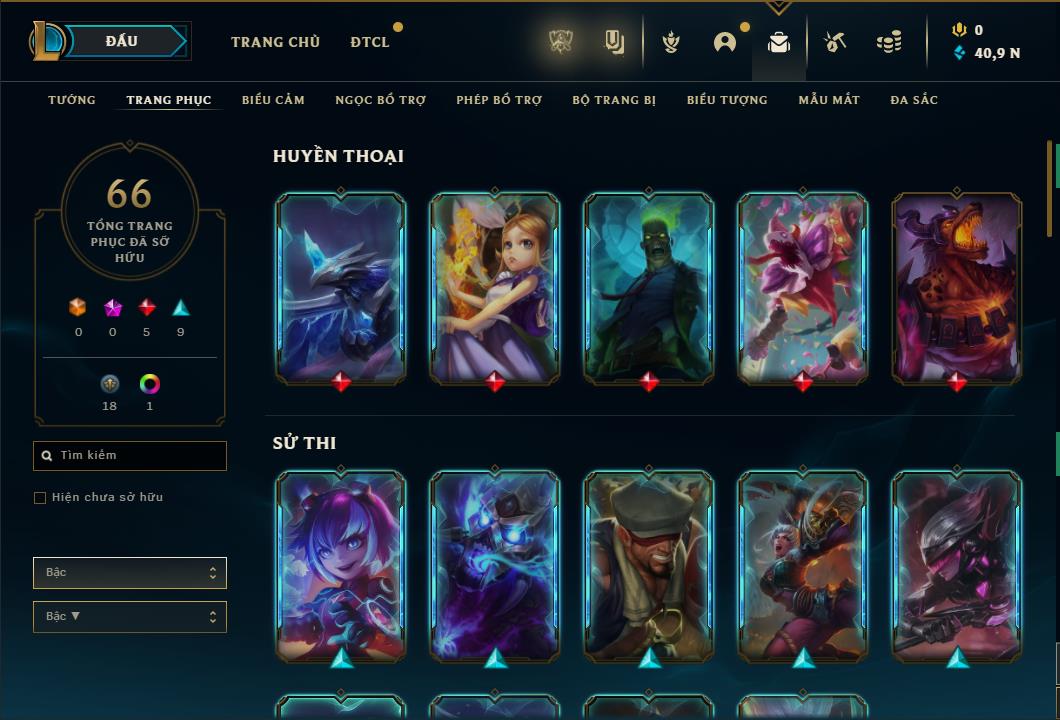The image size is (1060, 720).
Task: Open the store coins icon
Action: [888, 42]
